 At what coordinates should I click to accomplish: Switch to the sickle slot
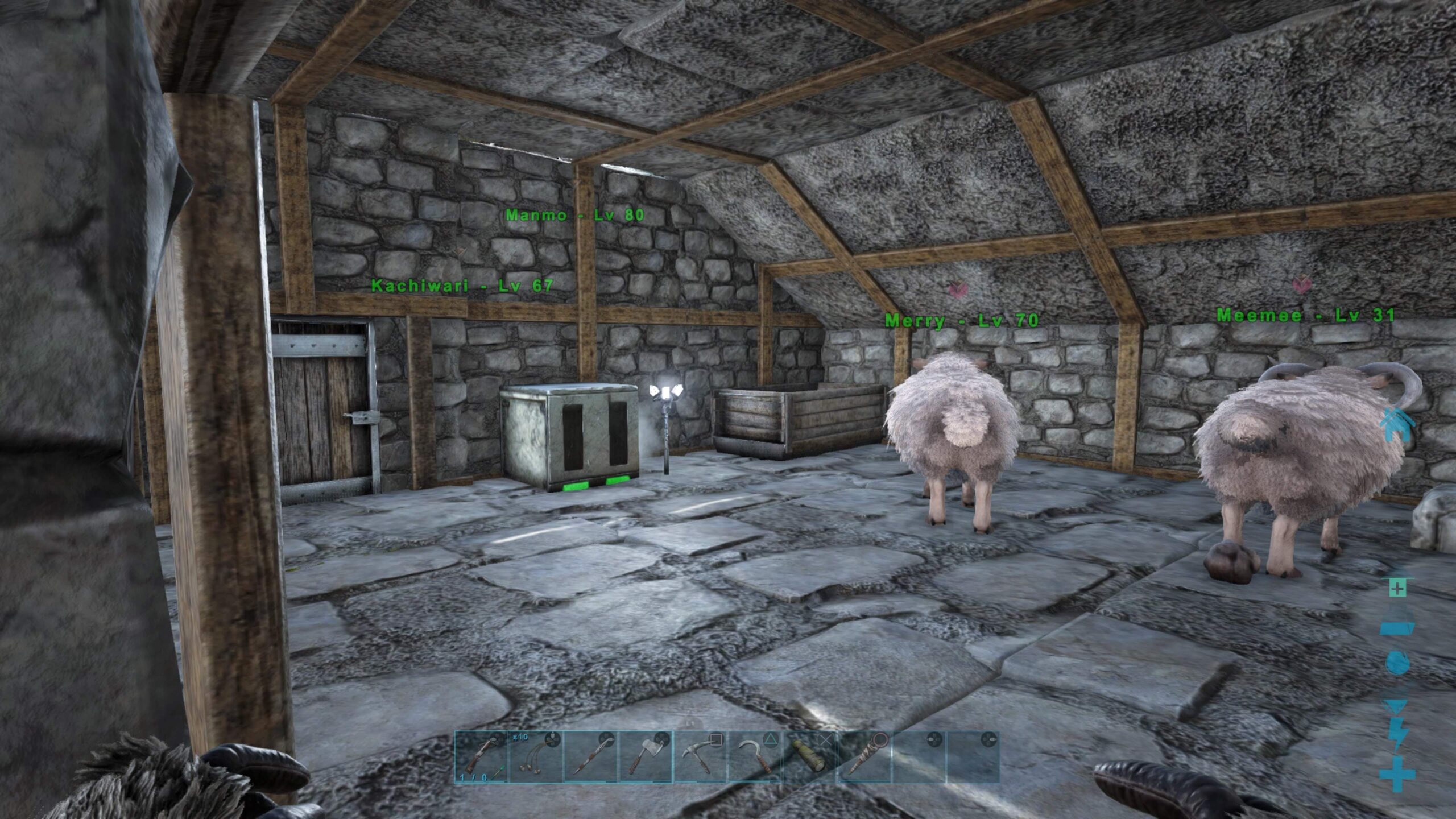pos(755,757)
